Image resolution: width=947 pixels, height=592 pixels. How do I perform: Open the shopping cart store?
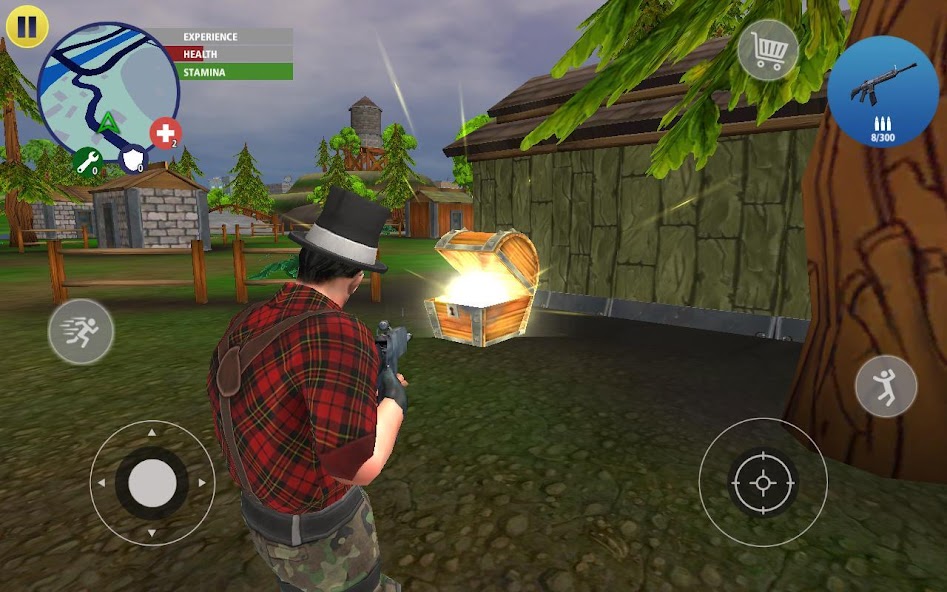[x=768, y=50]
